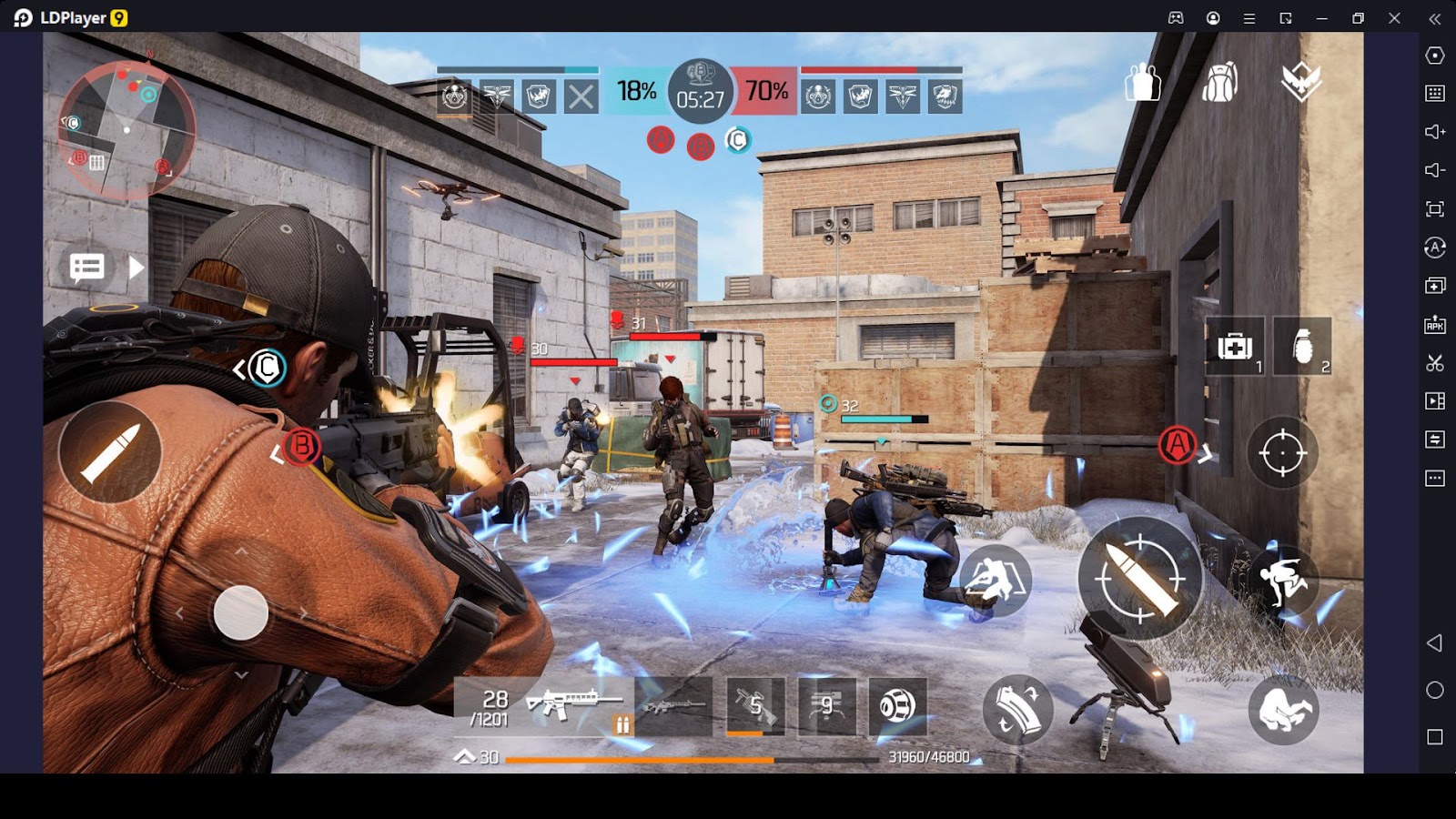Close the LDPlayer emulator window
The image size is (1456, 819).
click(1394, 18)
